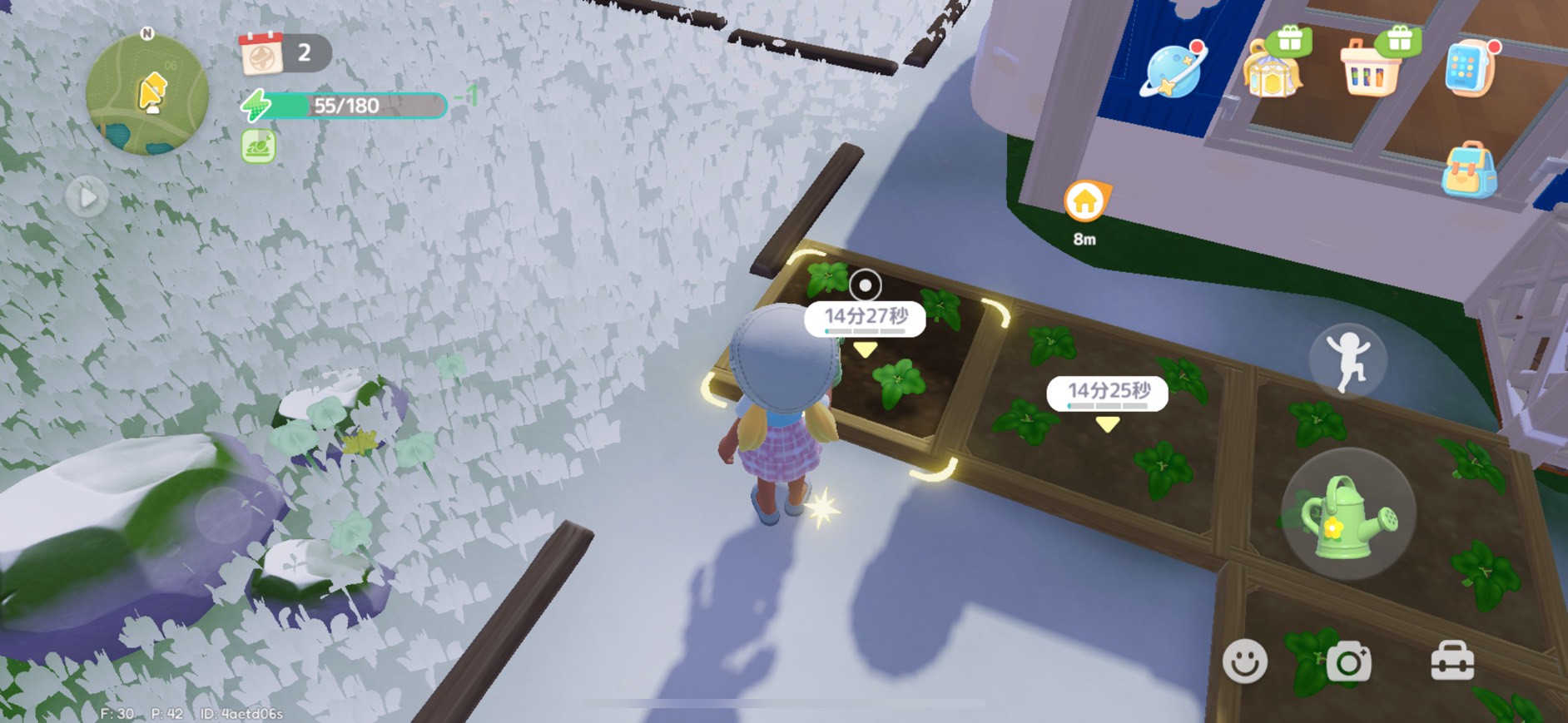Open the camera photo mode
The width and height of the screenshot is (1568, 723).
pyautogui.click(x=1348, y=662)
